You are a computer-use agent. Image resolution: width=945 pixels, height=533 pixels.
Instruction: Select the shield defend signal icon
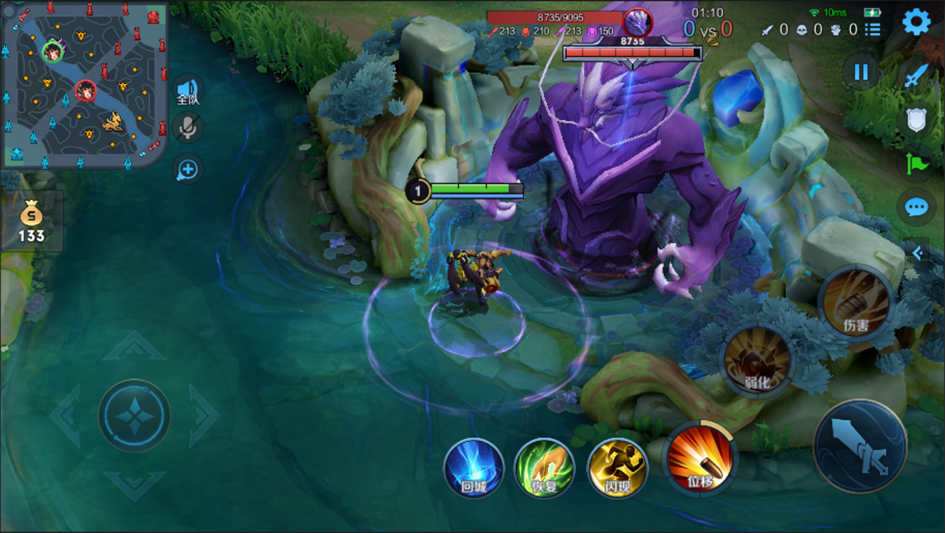click(916, 119)
